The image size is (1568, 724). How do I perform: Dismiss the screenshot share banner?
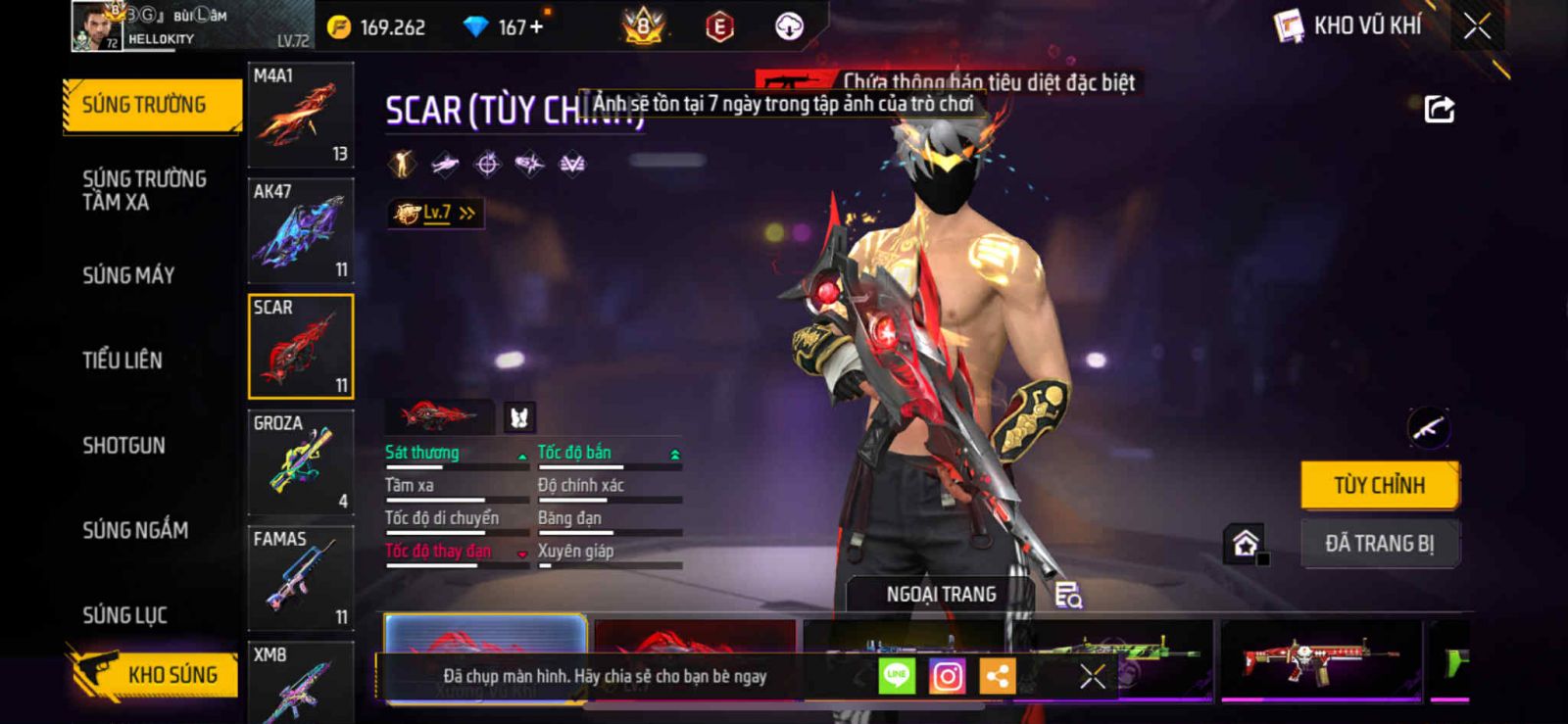(1092, 676)
